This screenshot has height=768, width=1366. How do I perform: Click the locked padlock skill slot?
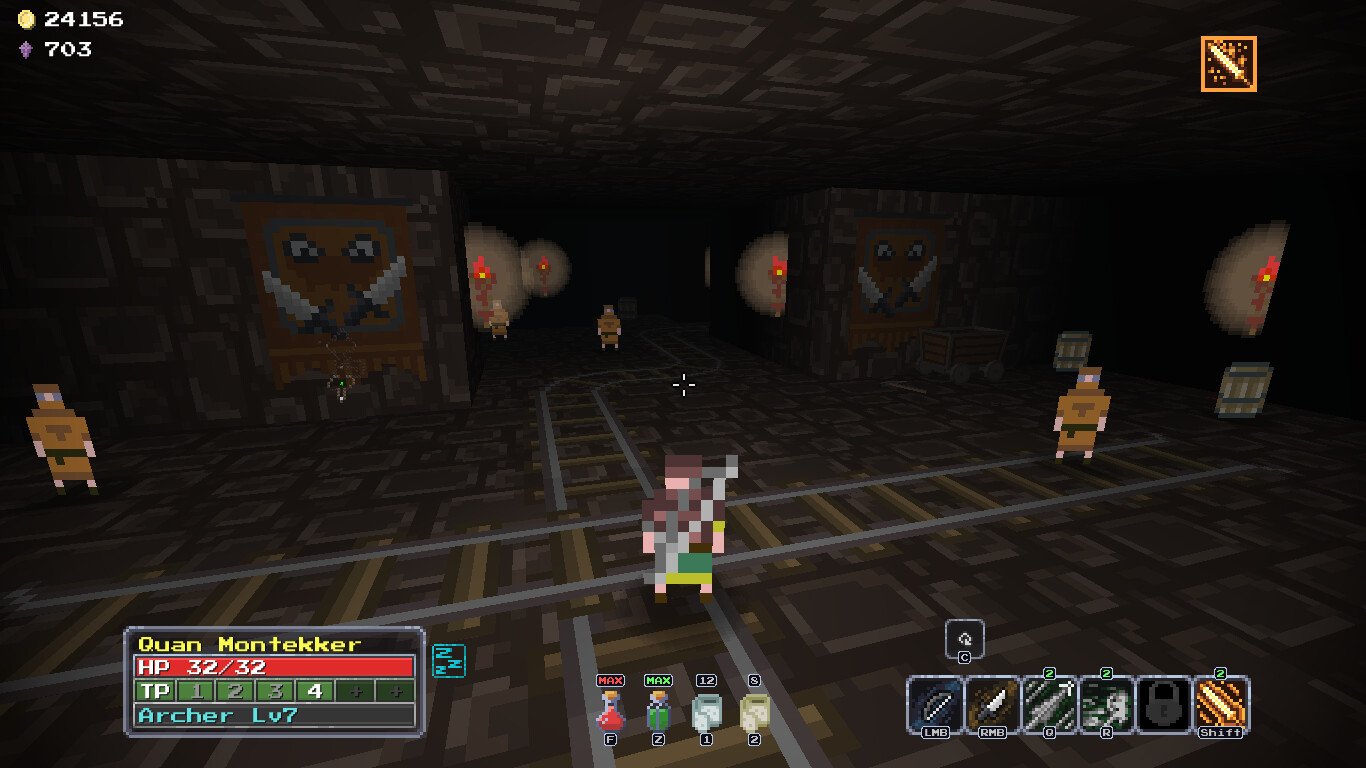[x=1164, y=704]
